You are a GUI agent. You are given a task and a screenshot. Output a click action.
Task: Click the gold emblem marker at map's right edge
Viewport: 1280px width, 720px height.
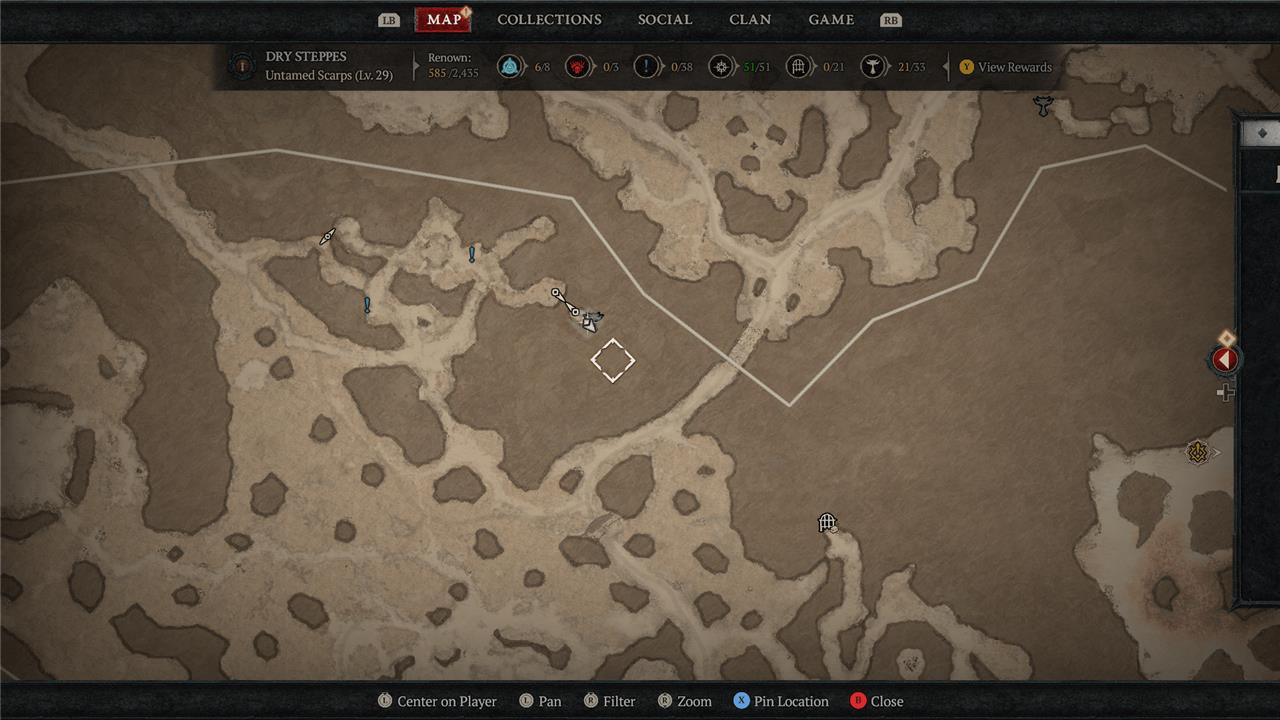pos(1198,453)
